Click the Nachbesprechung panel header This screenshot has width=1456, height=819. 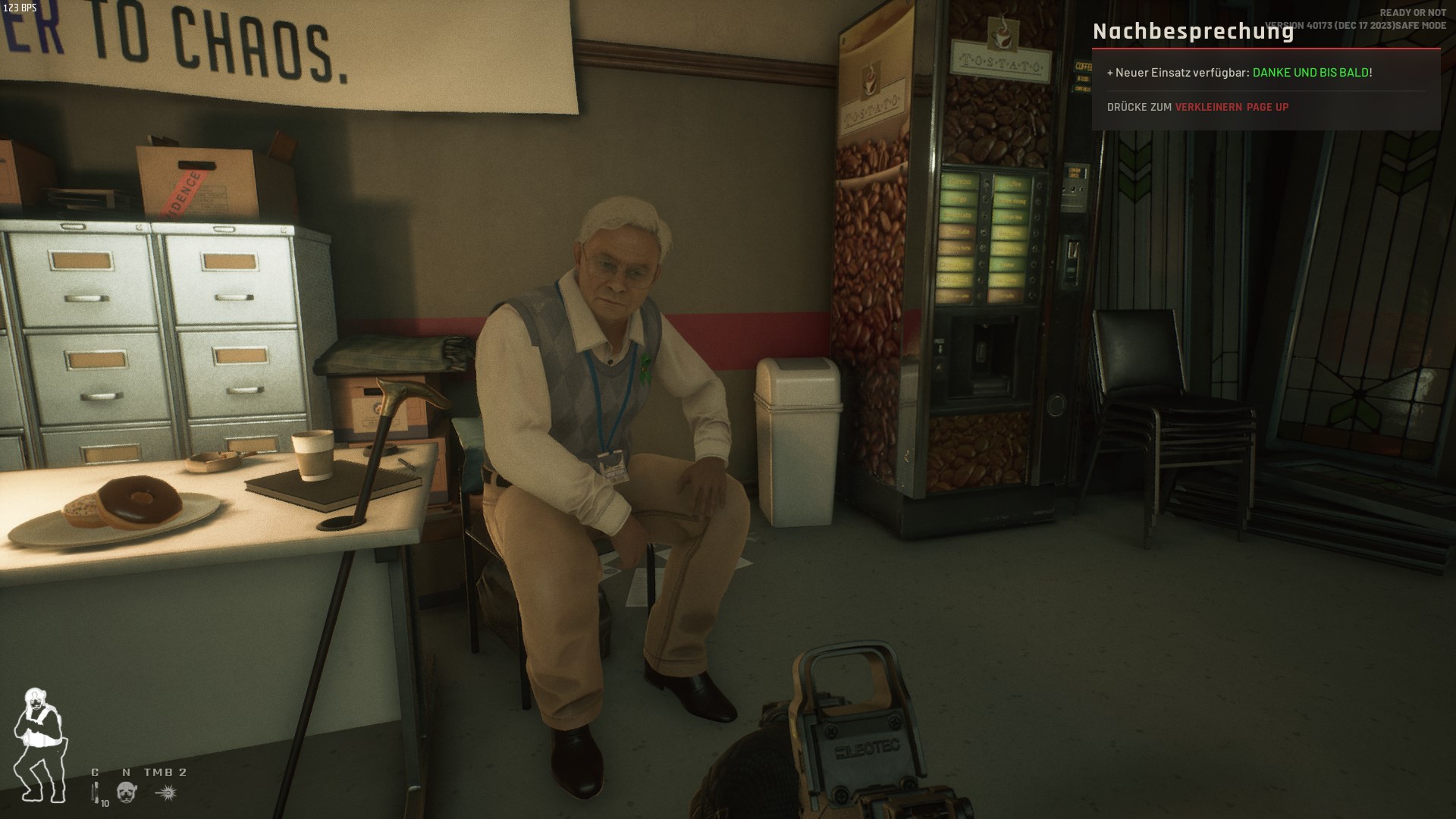1193,32
